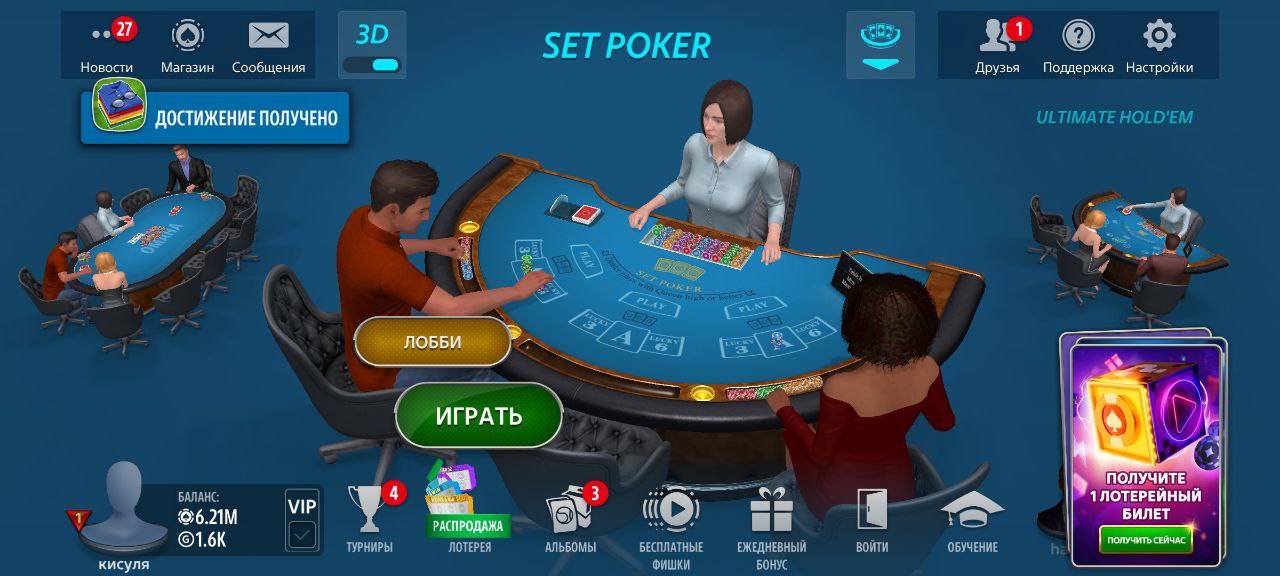1280x576 pixels.
Task: Open Сообщения messages
Action: pos(268,45)
